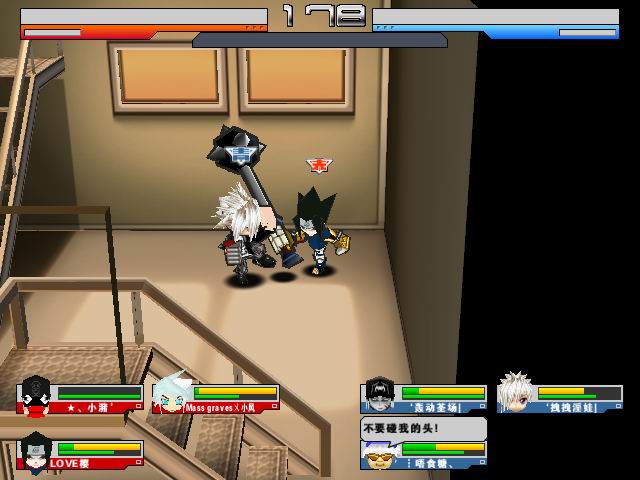Click the red masked player's panel
The width and height of the screenshot is (640, 480).
(x=82, y=398)
